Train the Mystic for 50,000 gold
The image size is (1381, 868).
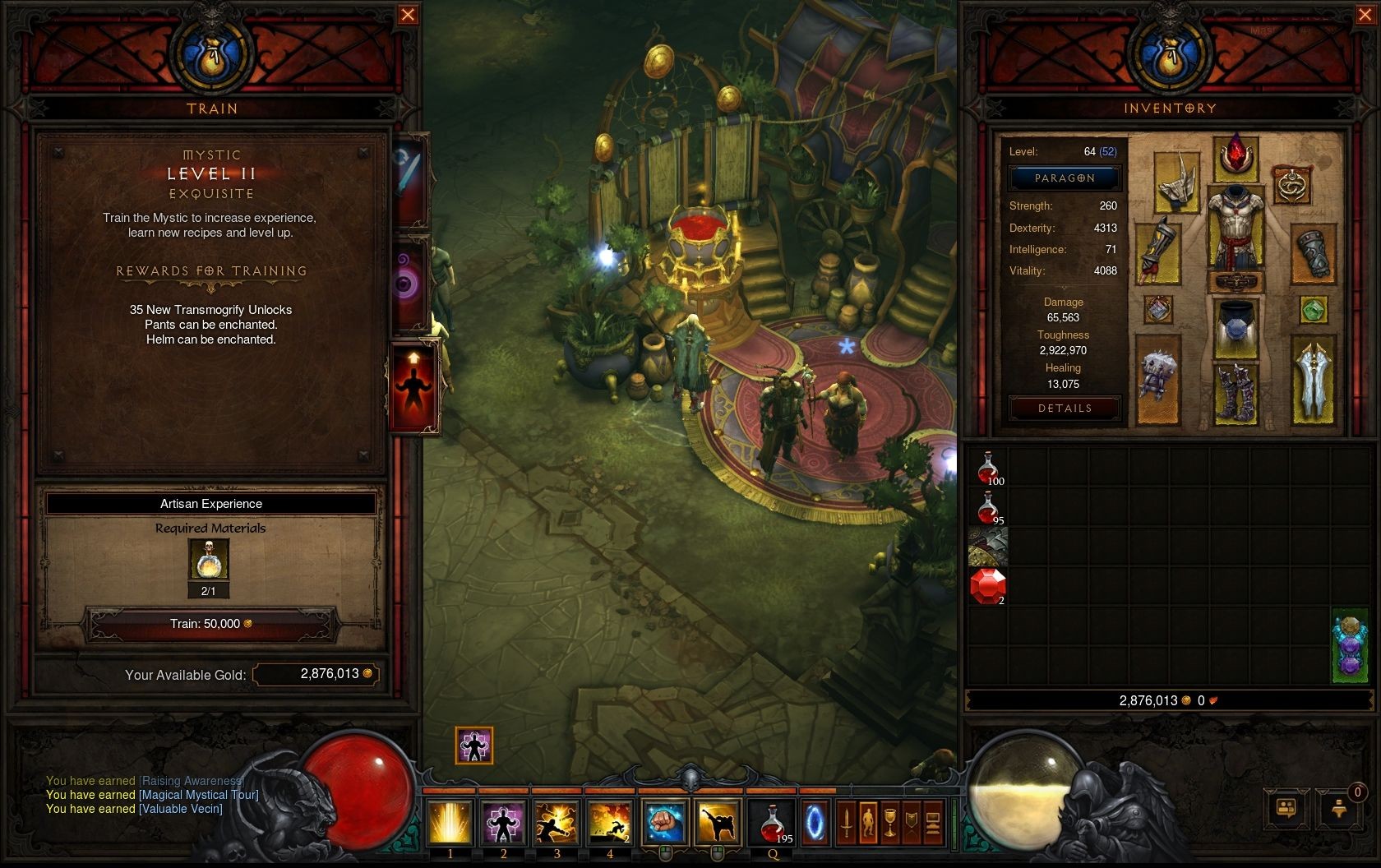[211, 624]
